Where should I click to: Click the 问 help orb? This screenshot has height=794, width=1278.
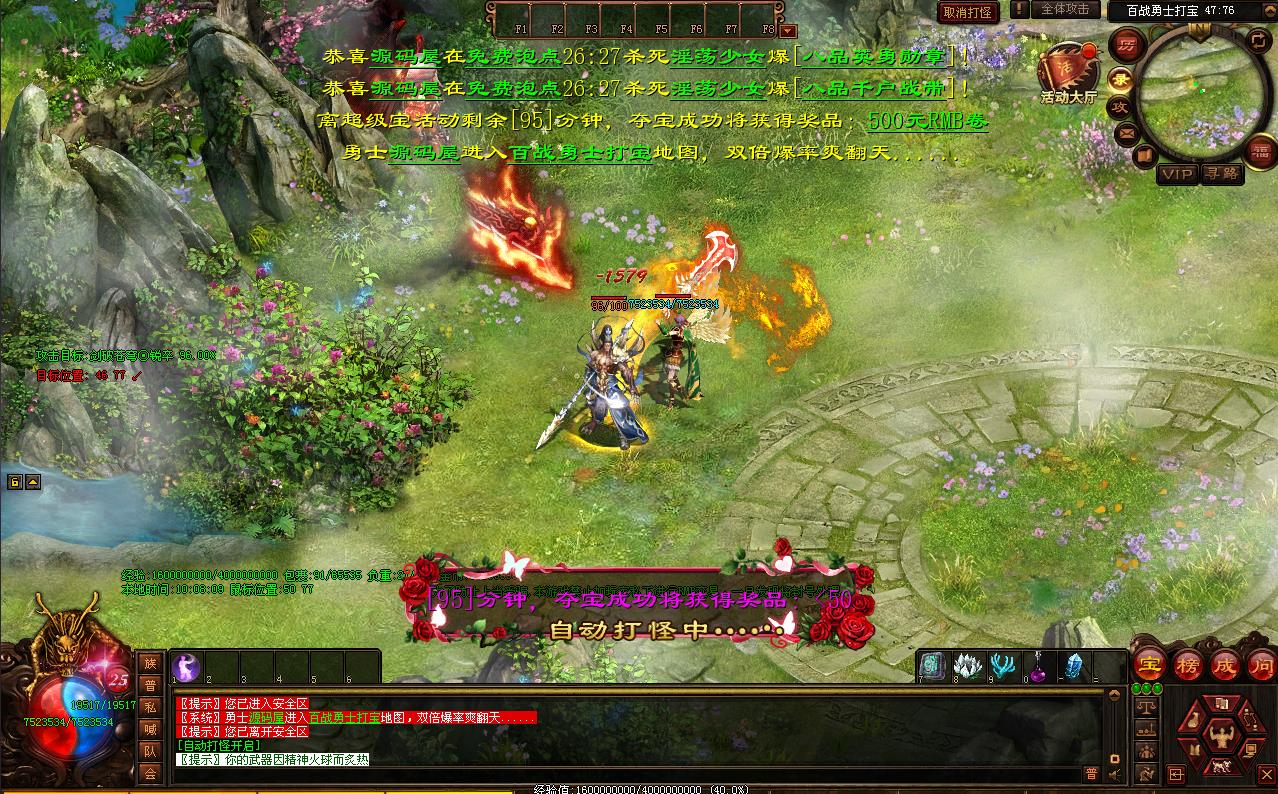[x=1261, y=665]
